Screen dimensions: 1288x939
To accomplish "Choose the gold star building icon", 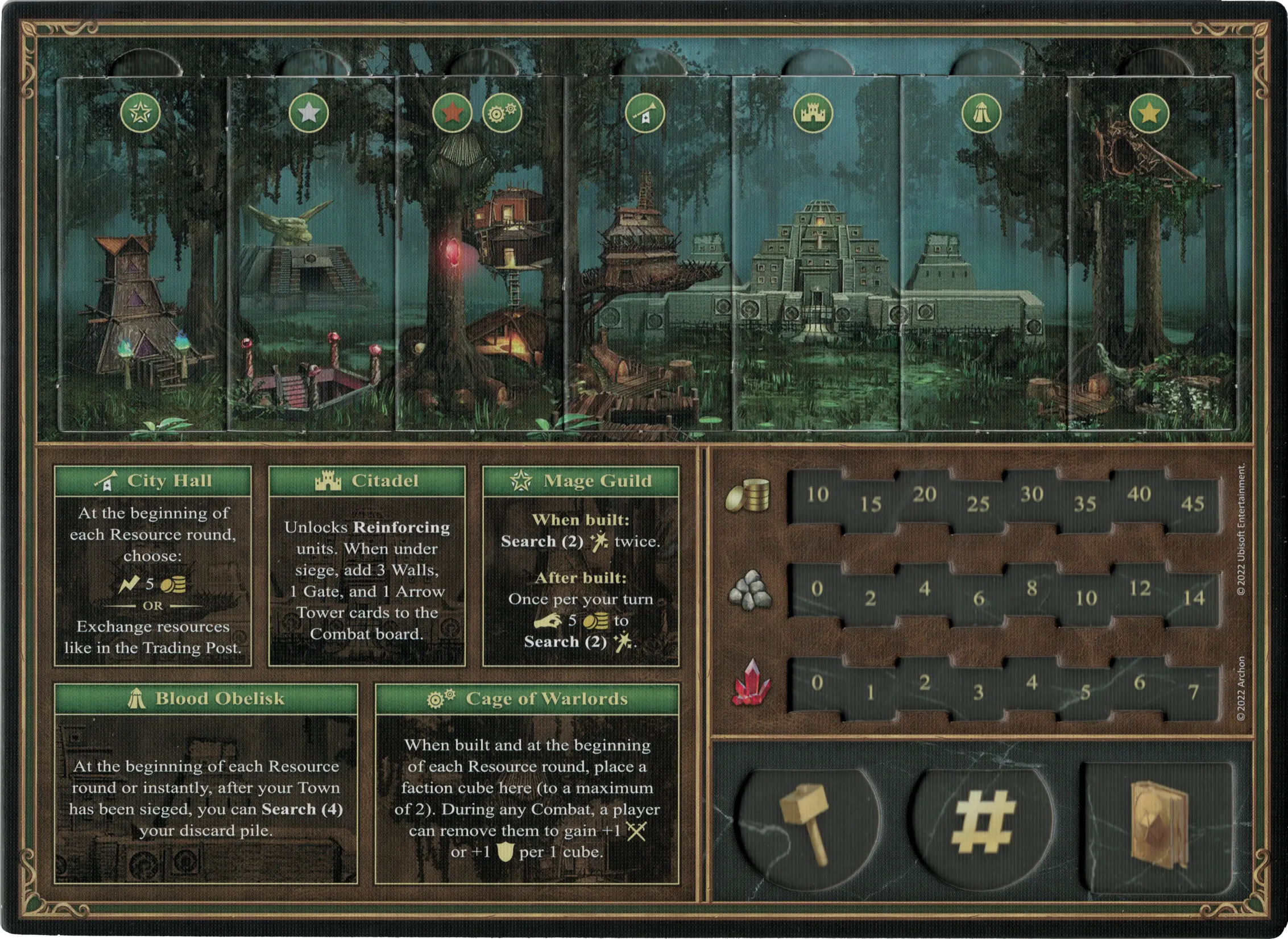I will tap(1149, 113).
